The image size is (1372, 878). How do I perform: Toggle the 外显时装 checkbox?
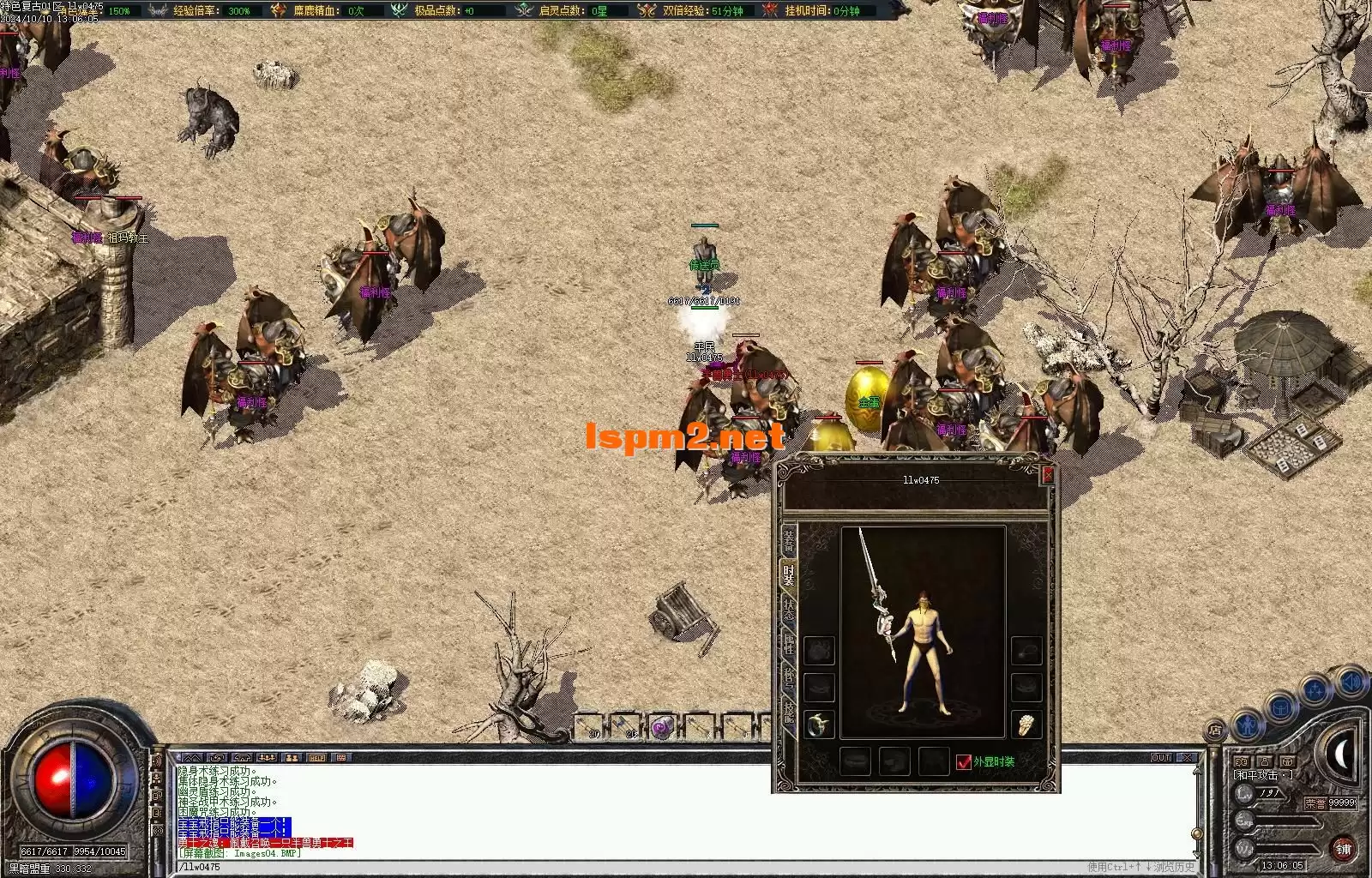pos(964,761)
